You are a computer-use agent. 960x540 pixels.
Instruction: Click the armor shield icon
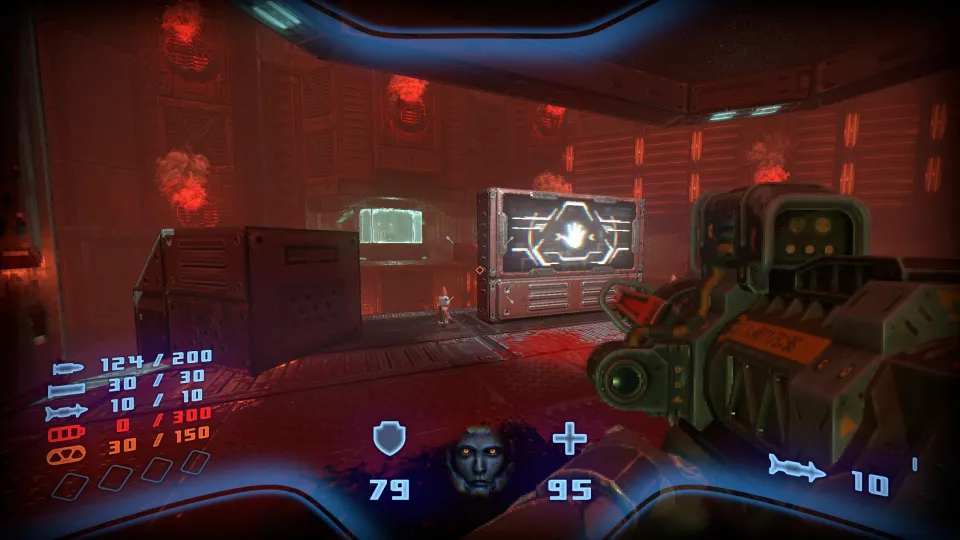coord(388,439)
